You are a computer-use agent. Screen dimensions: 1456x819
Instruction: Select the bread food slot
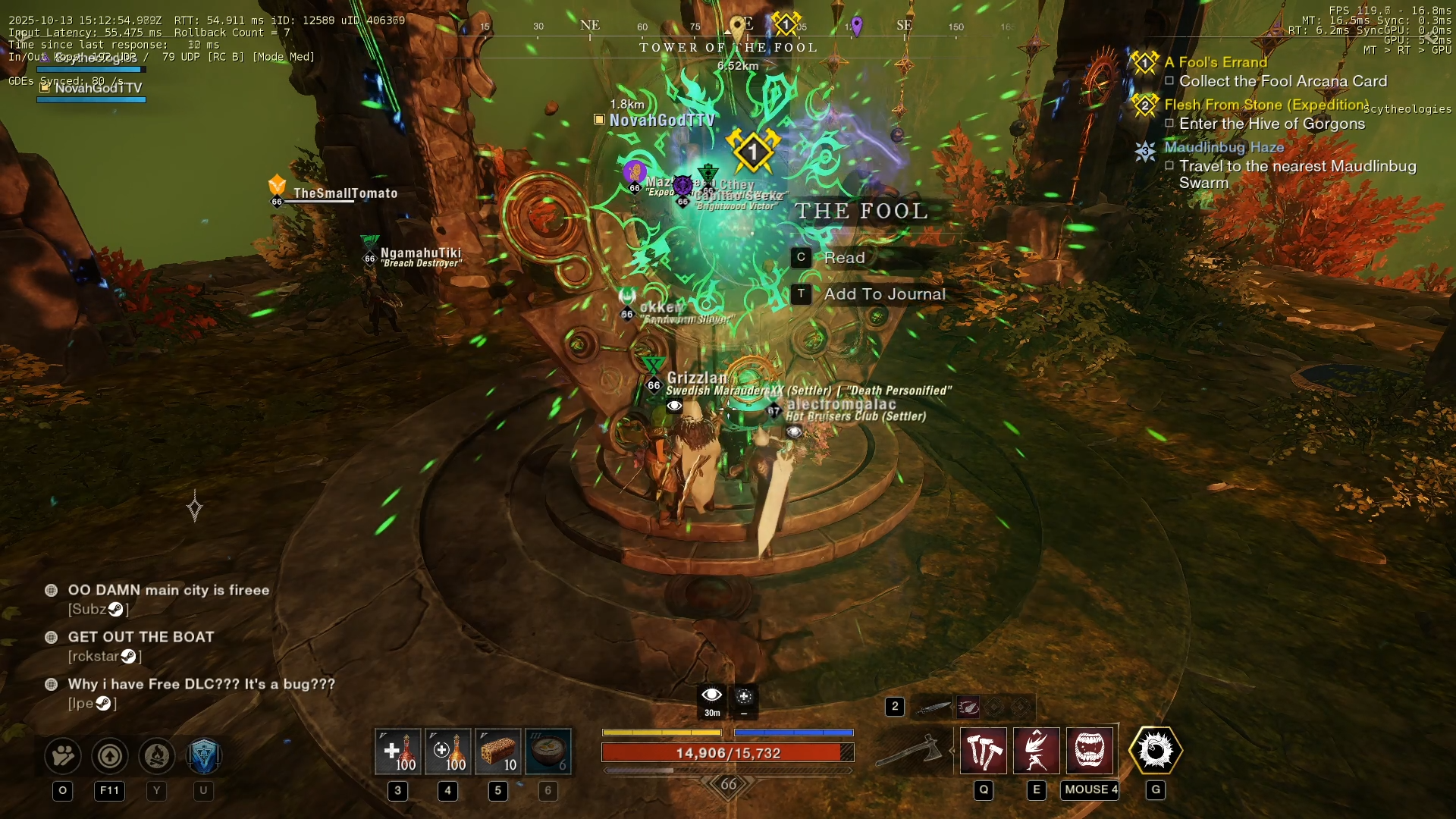(498, 752)
